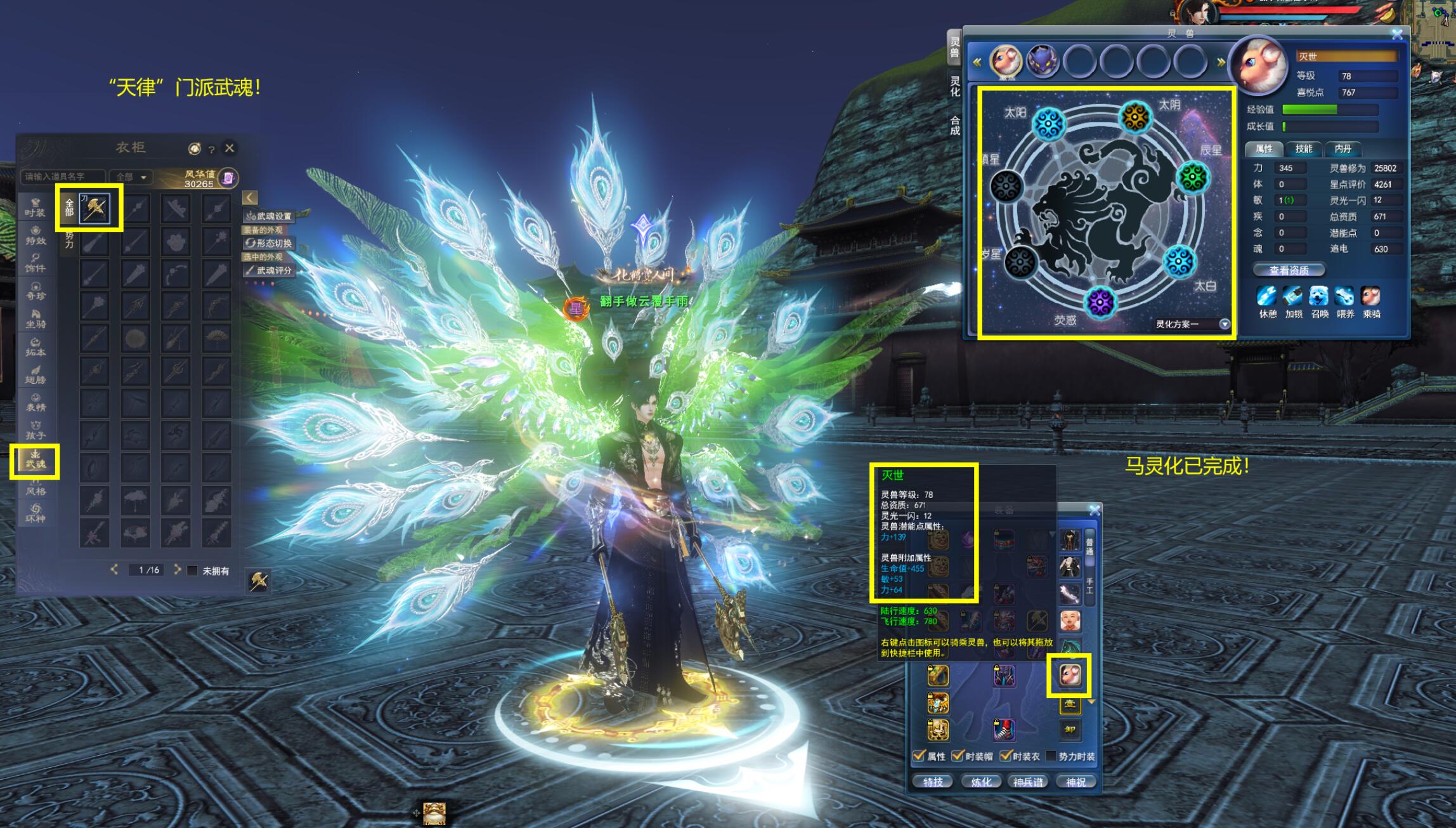Type in the item name search field

[x=62, y=176]
